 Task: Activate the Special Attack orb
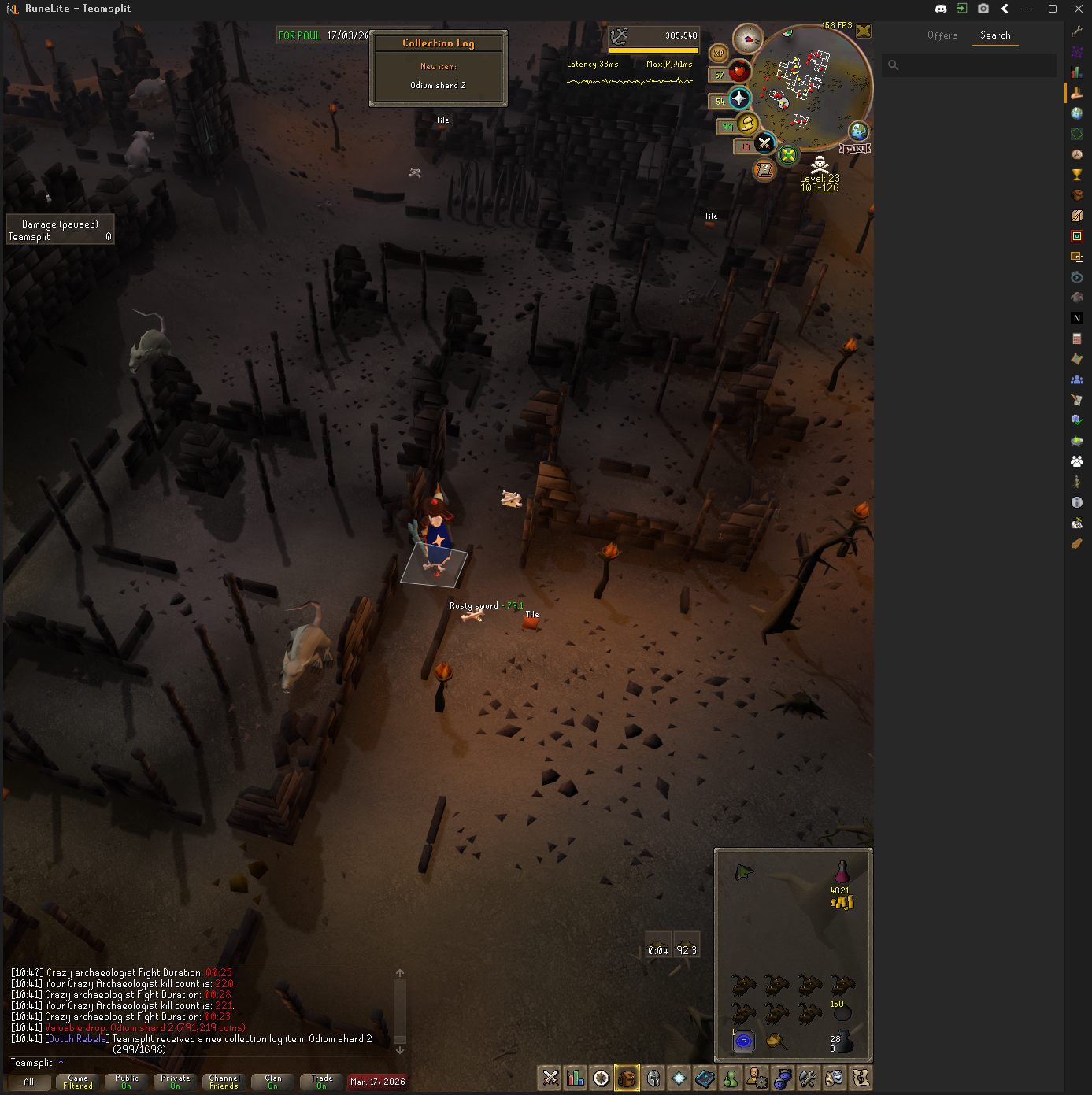click(x=764, y=143)
